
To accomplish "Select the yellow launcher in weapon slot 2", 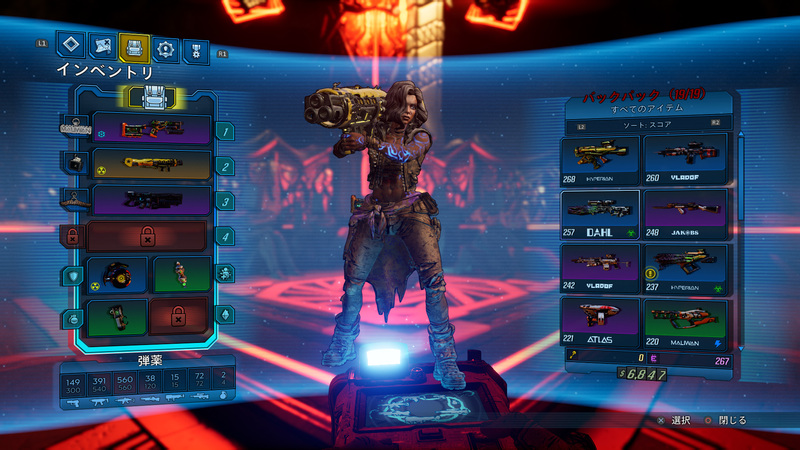I will 150,165.
